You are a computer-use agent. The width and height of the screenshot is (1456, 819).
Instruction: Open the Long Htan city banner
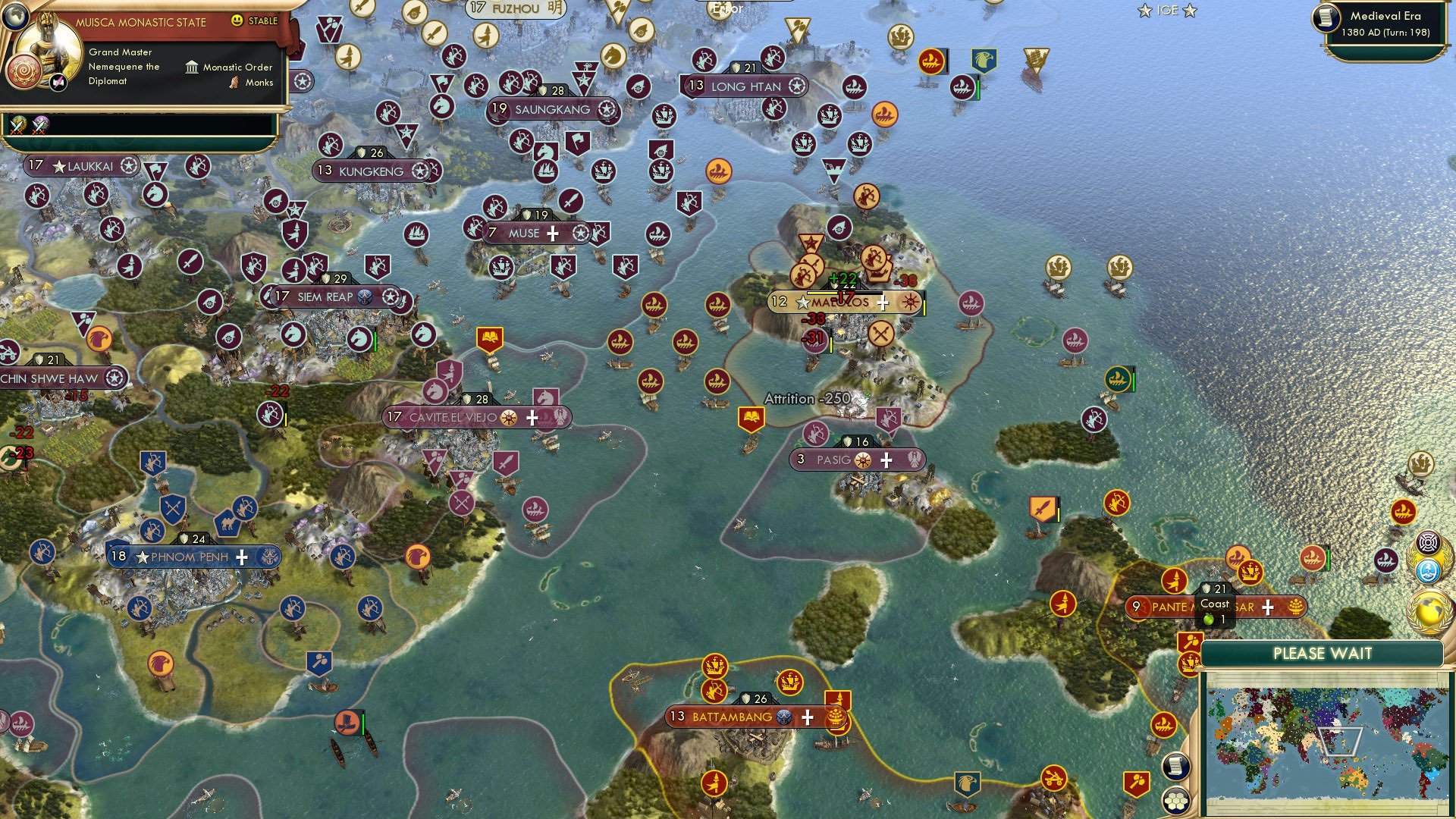(745, 86)
